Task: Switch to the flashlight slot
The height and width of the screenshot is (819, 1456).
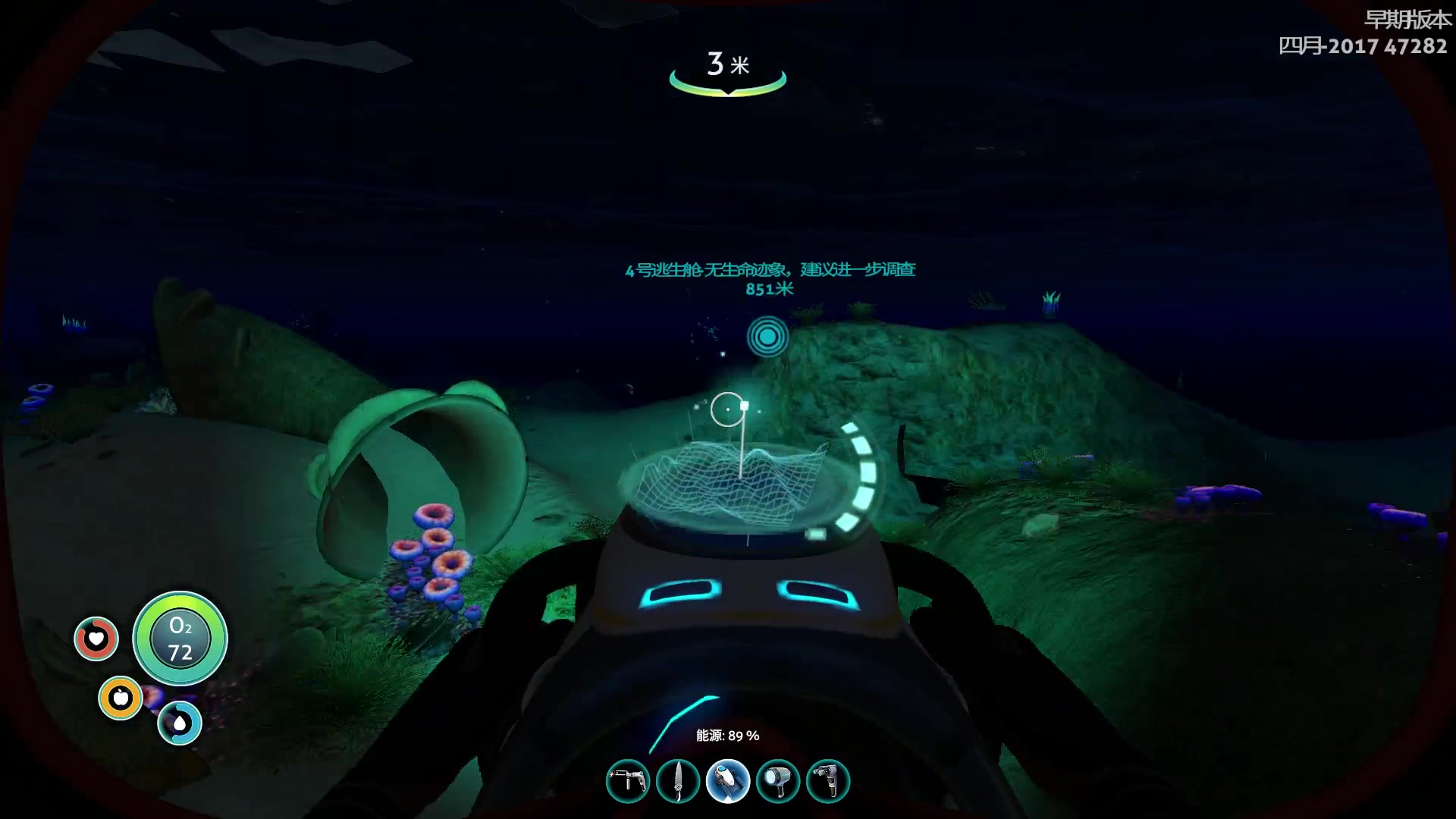Action: (778, 781)
